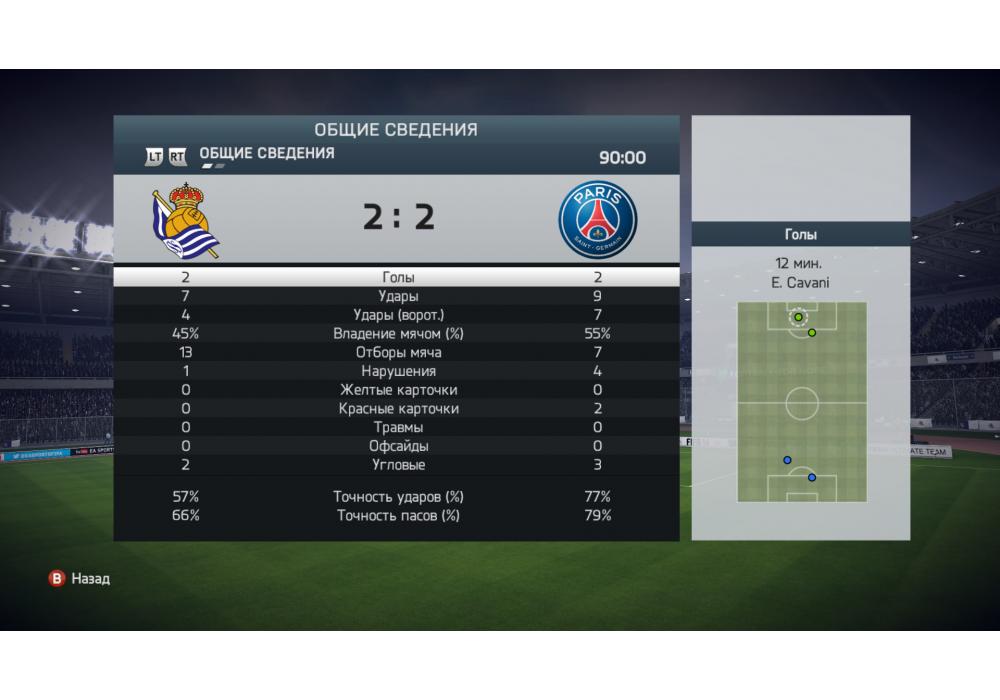
Task: Select the Отборы мяча row
Action: tap(398, 353)
